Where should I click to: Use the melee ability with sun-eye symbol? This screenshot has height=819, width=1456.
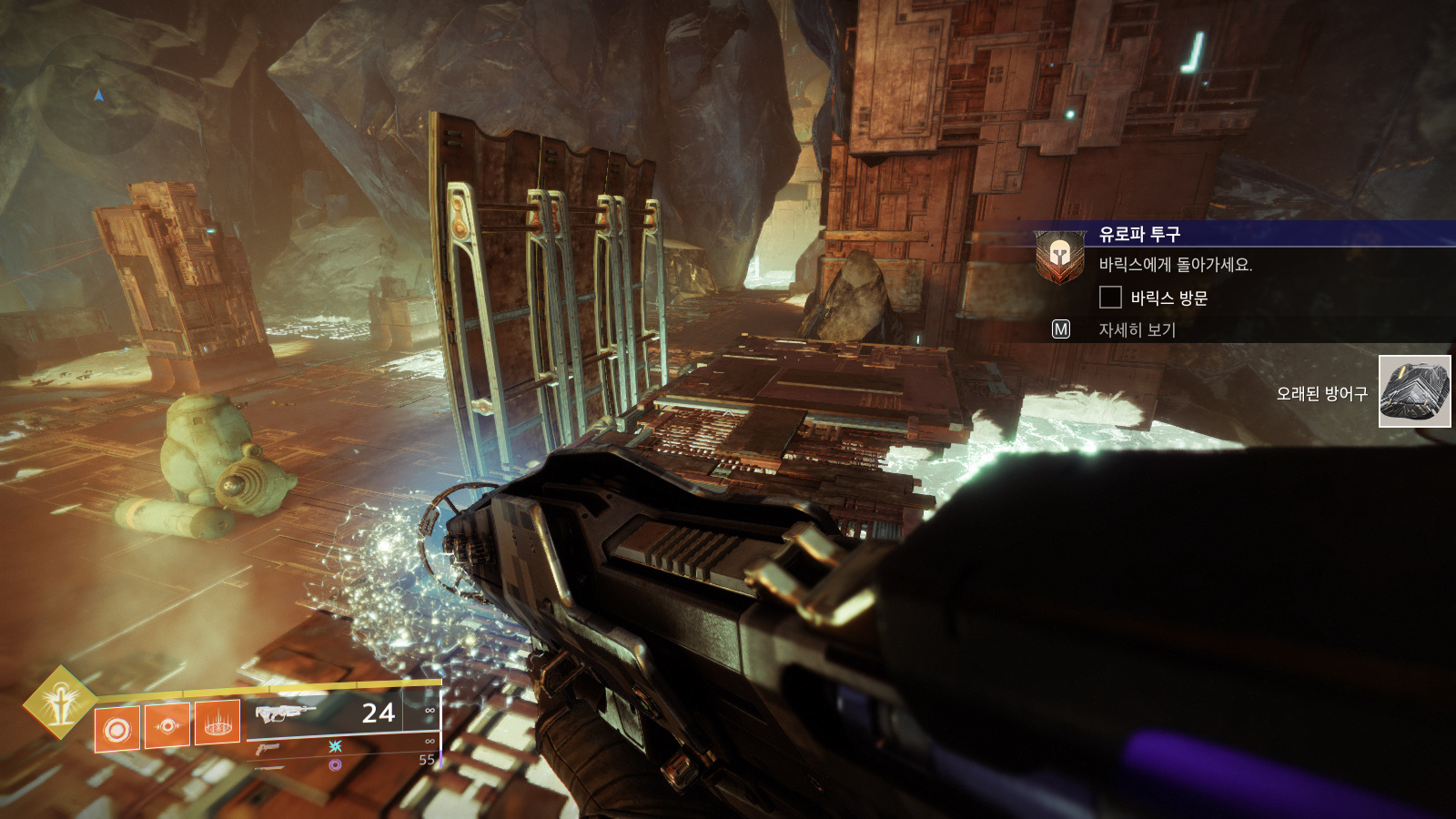coord(167,725)
